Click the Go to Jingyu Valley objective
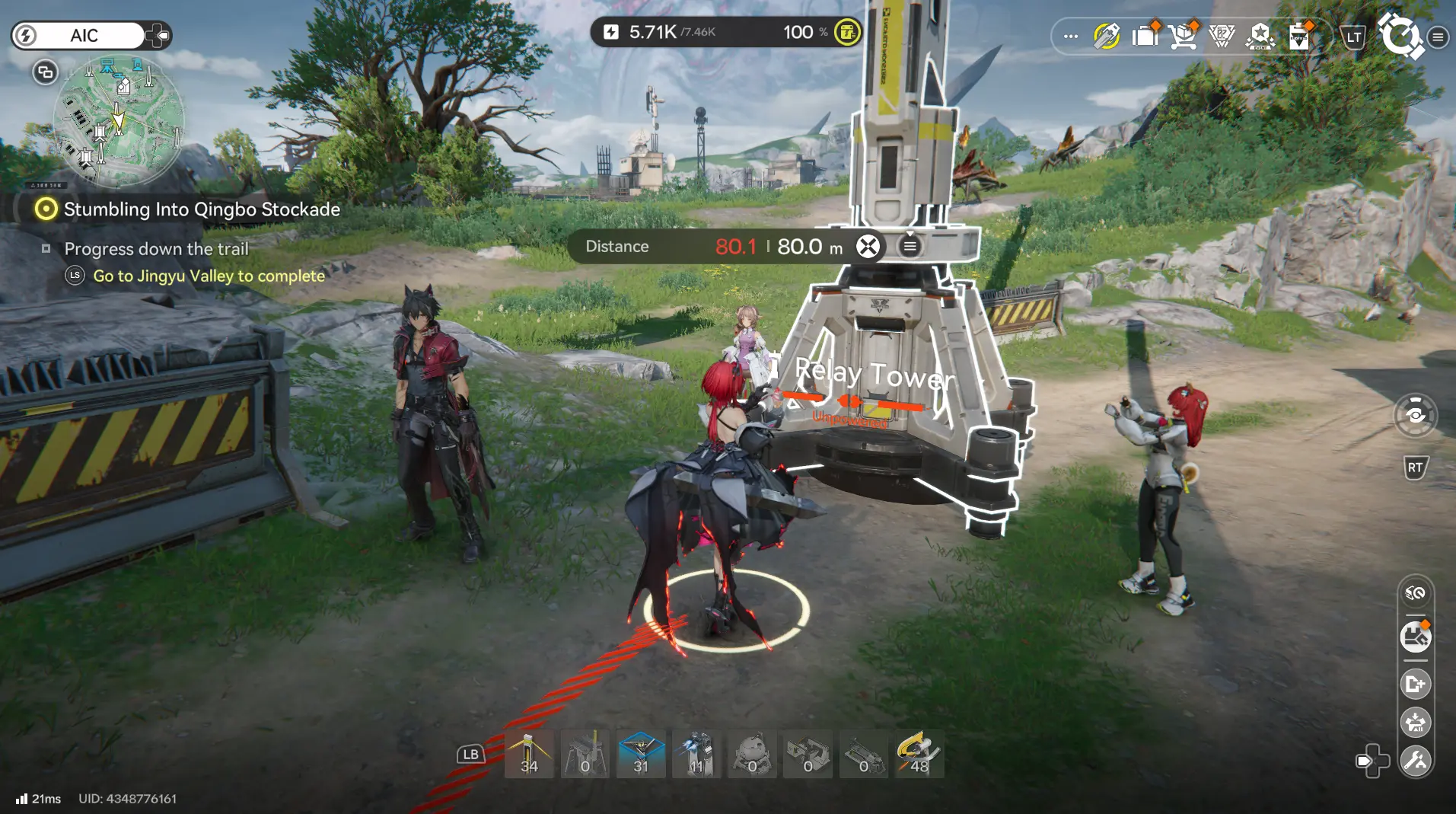 208,276
